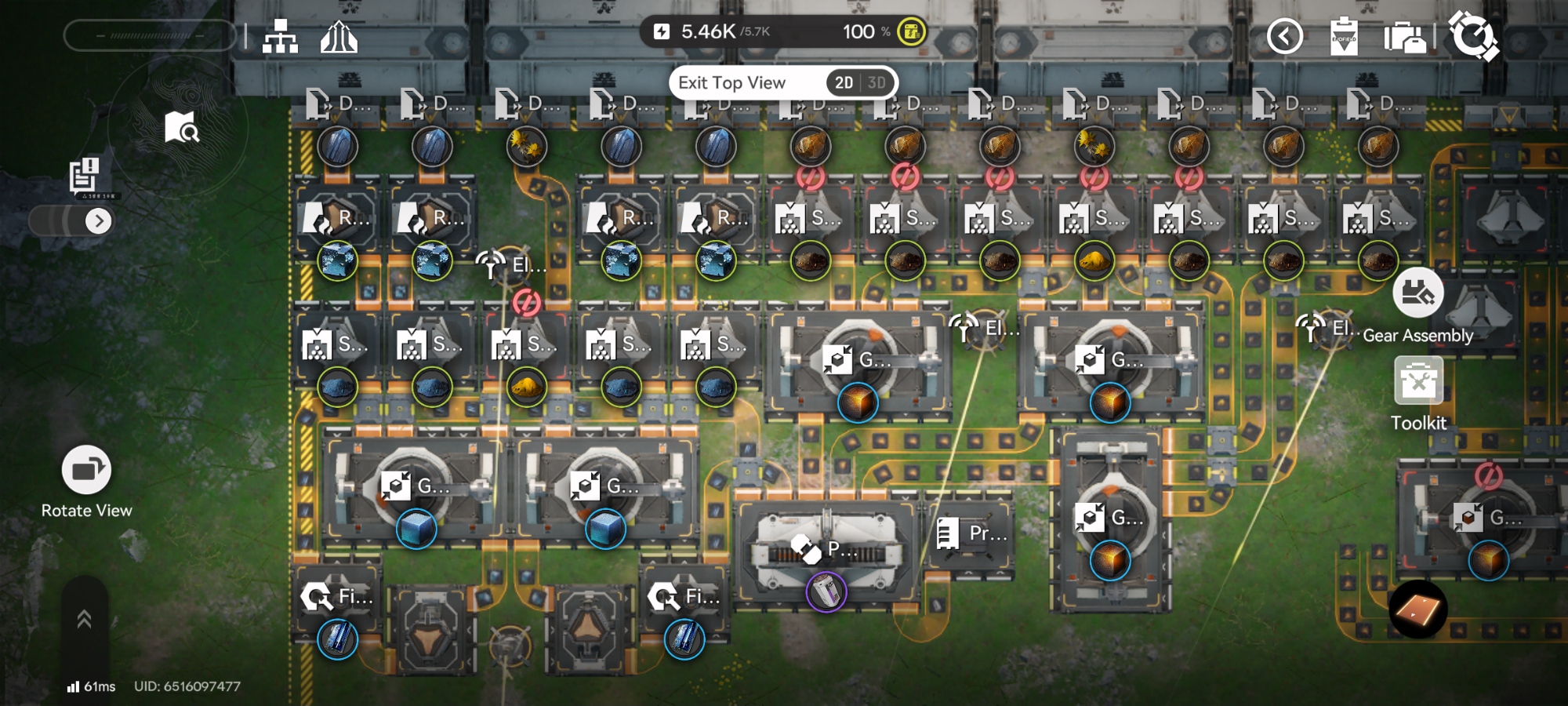The height and width of the screenshot is (706, 1568).
Task: Click the Exit Top View button
Action: click(731, 83)
